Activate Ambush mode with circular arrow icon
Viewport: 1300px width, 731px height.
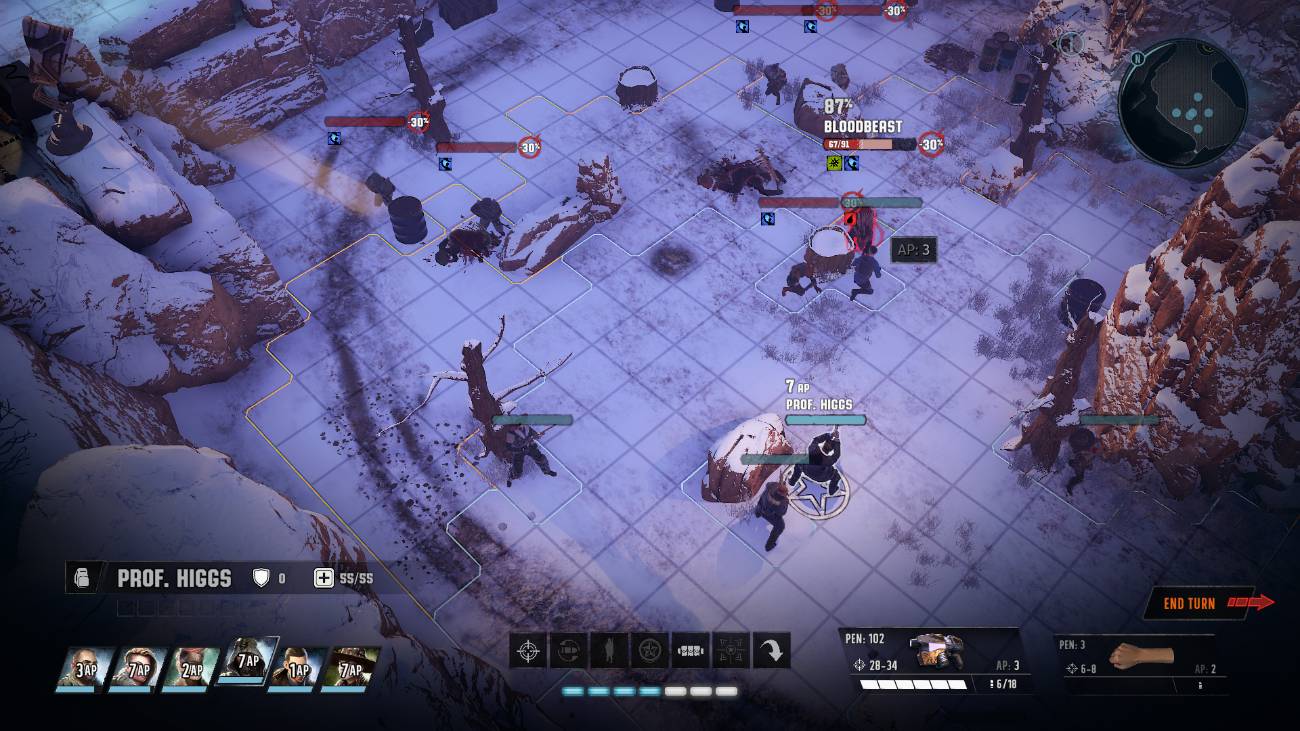coord(569,652)
